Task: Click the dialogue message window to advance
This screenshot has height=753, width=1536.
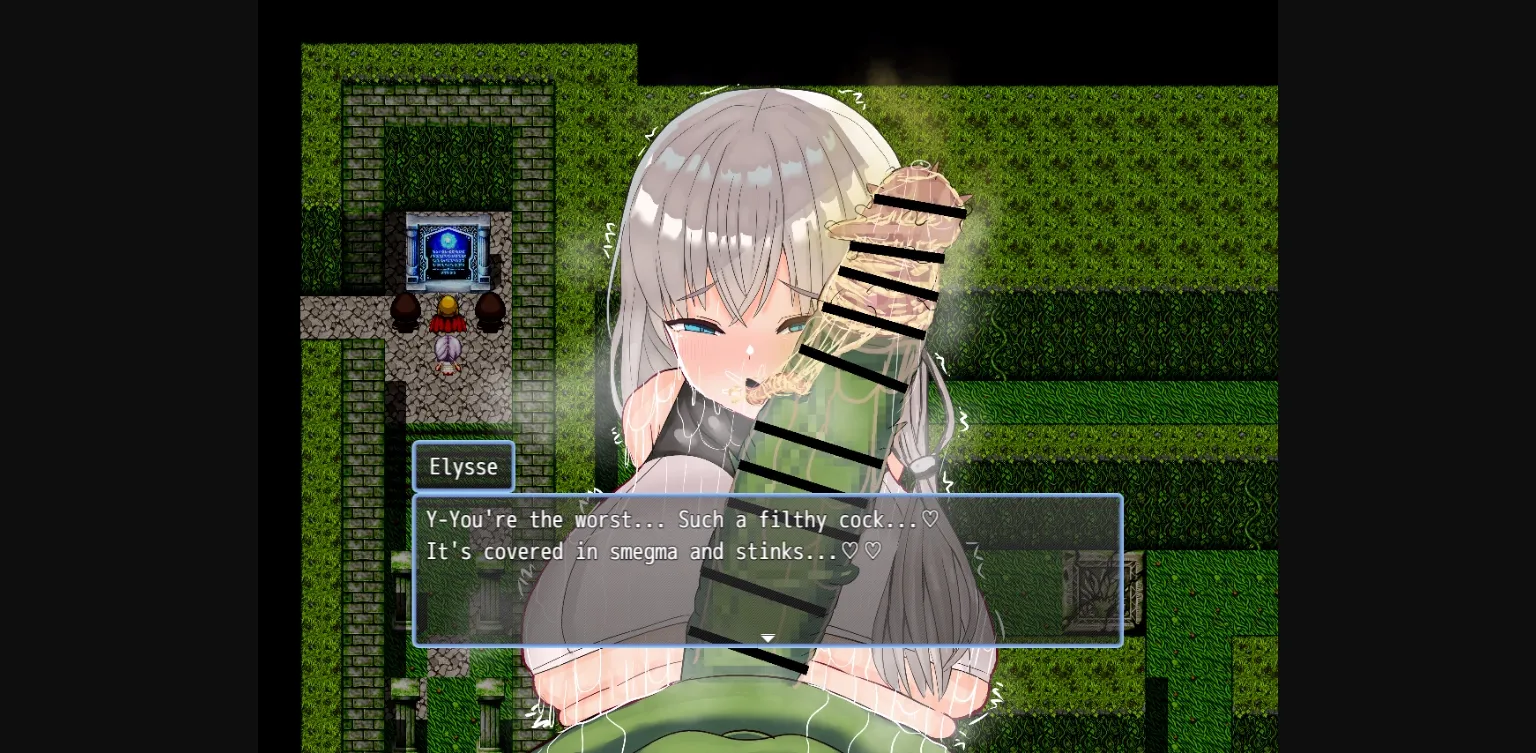Action: point(767,570)
